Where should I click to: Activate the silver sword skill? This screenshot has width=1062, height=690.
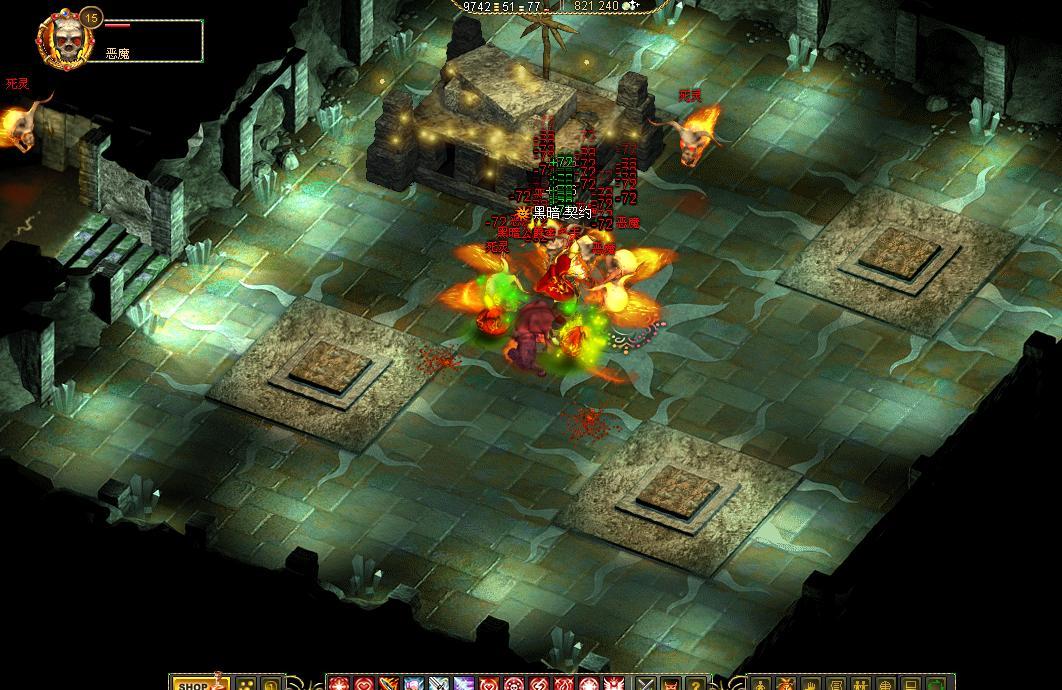(x=437, y=685)
